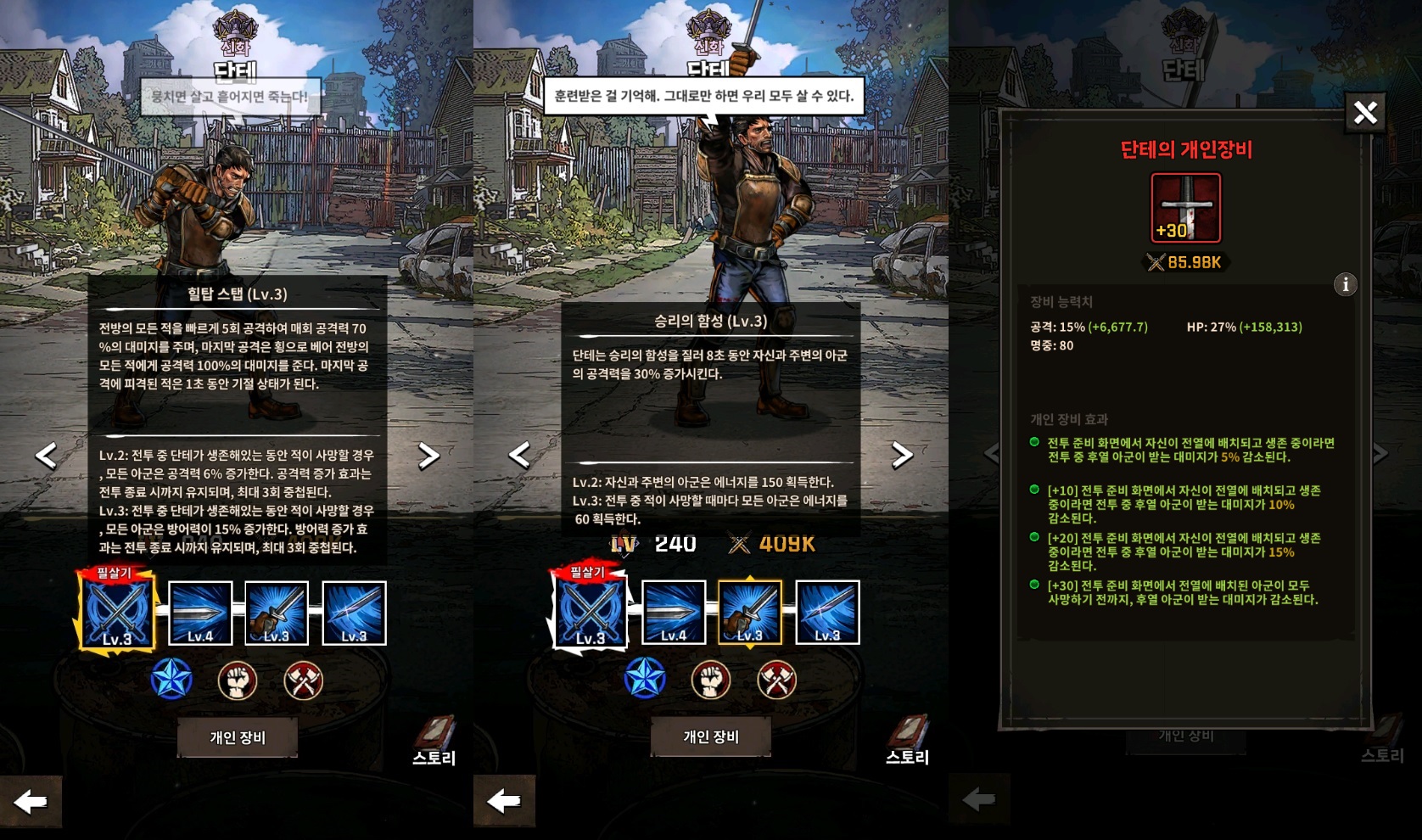Image resolution: width=1422 pixels, height=840 pixels.
Task: Open 개인 장비 below the 승리의 함성 panel
Action: pos(711,736)
